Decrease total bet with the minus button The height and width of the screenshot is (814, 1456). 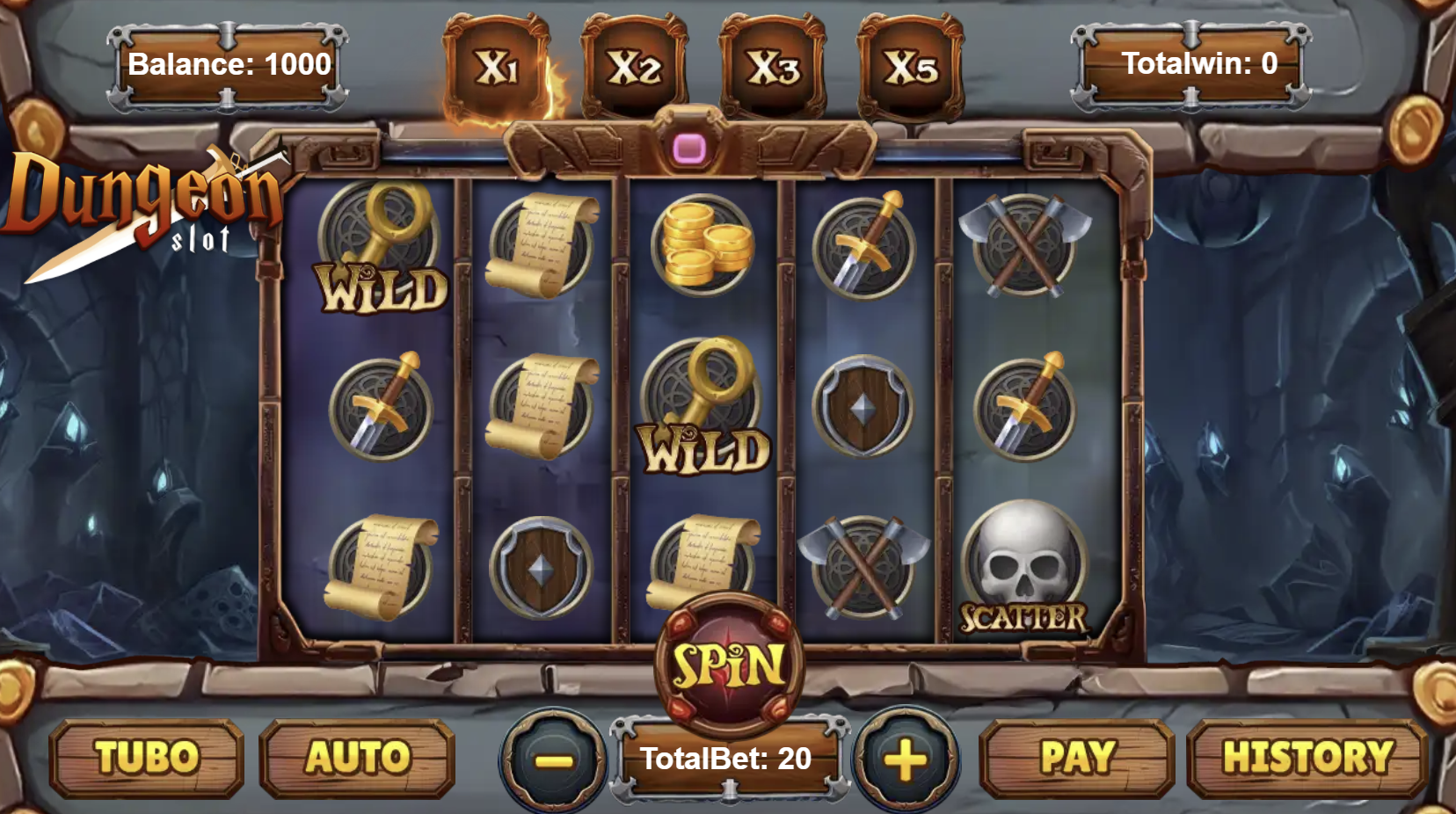click(554, 760)
